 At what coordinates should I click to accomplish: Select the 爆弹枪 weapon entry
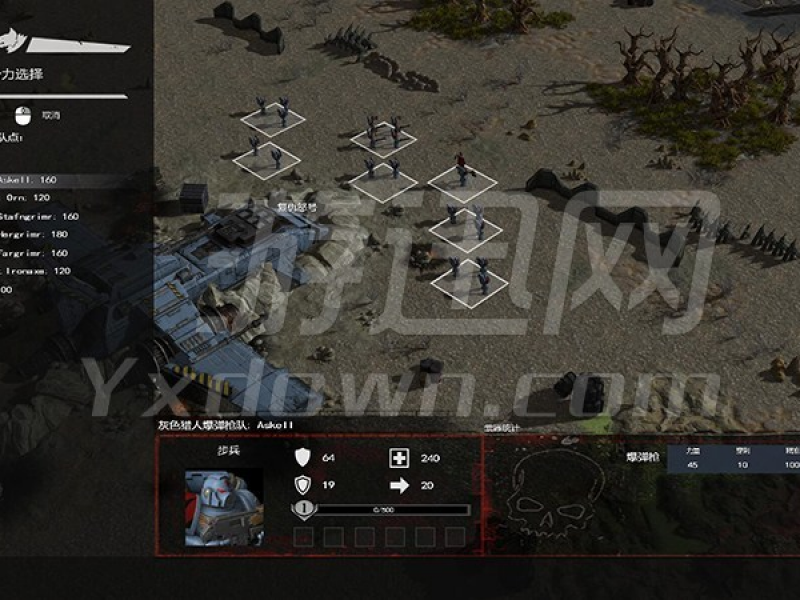coord(640,457)
